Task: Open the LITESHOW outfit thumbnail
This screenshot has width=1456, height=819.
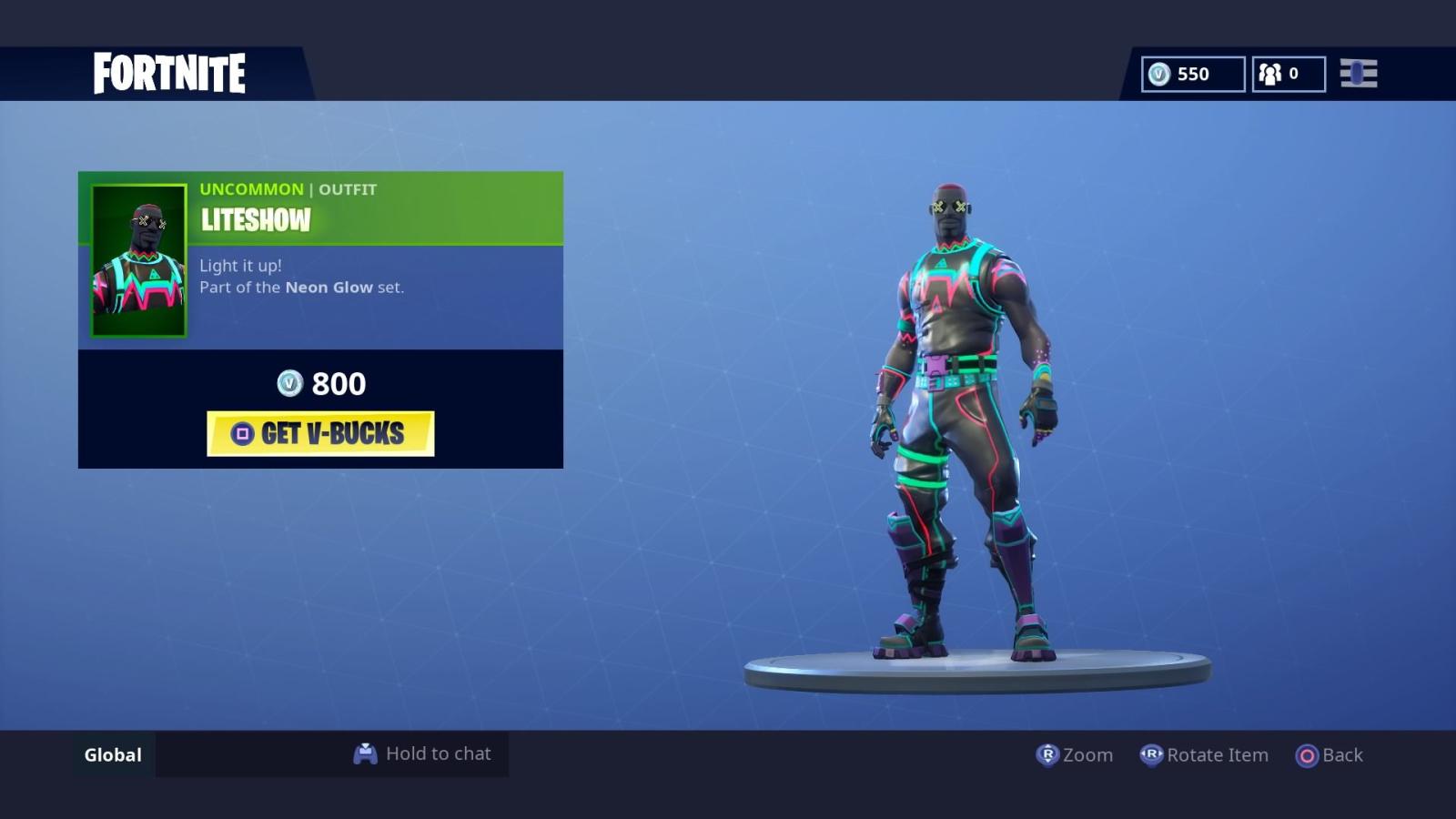Action: (x=136, y=258)
